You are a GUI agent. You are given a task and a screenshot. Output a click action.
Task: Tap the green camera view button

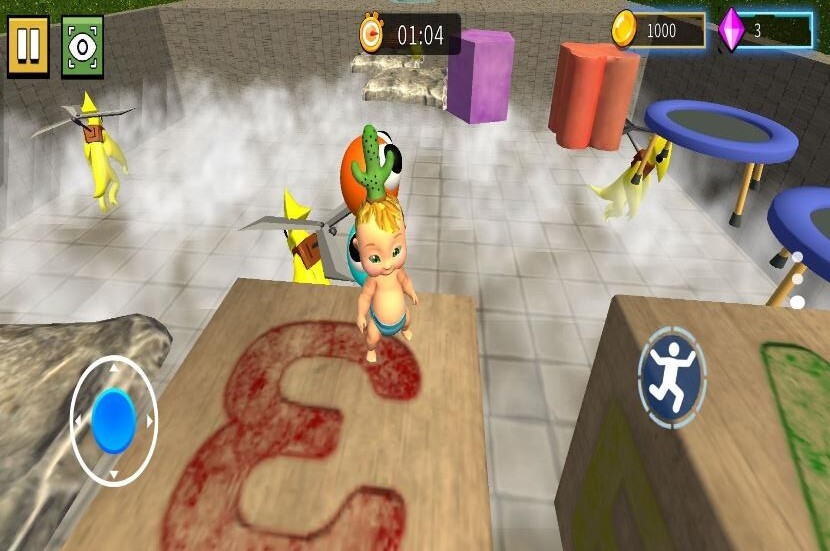(82, 46)
